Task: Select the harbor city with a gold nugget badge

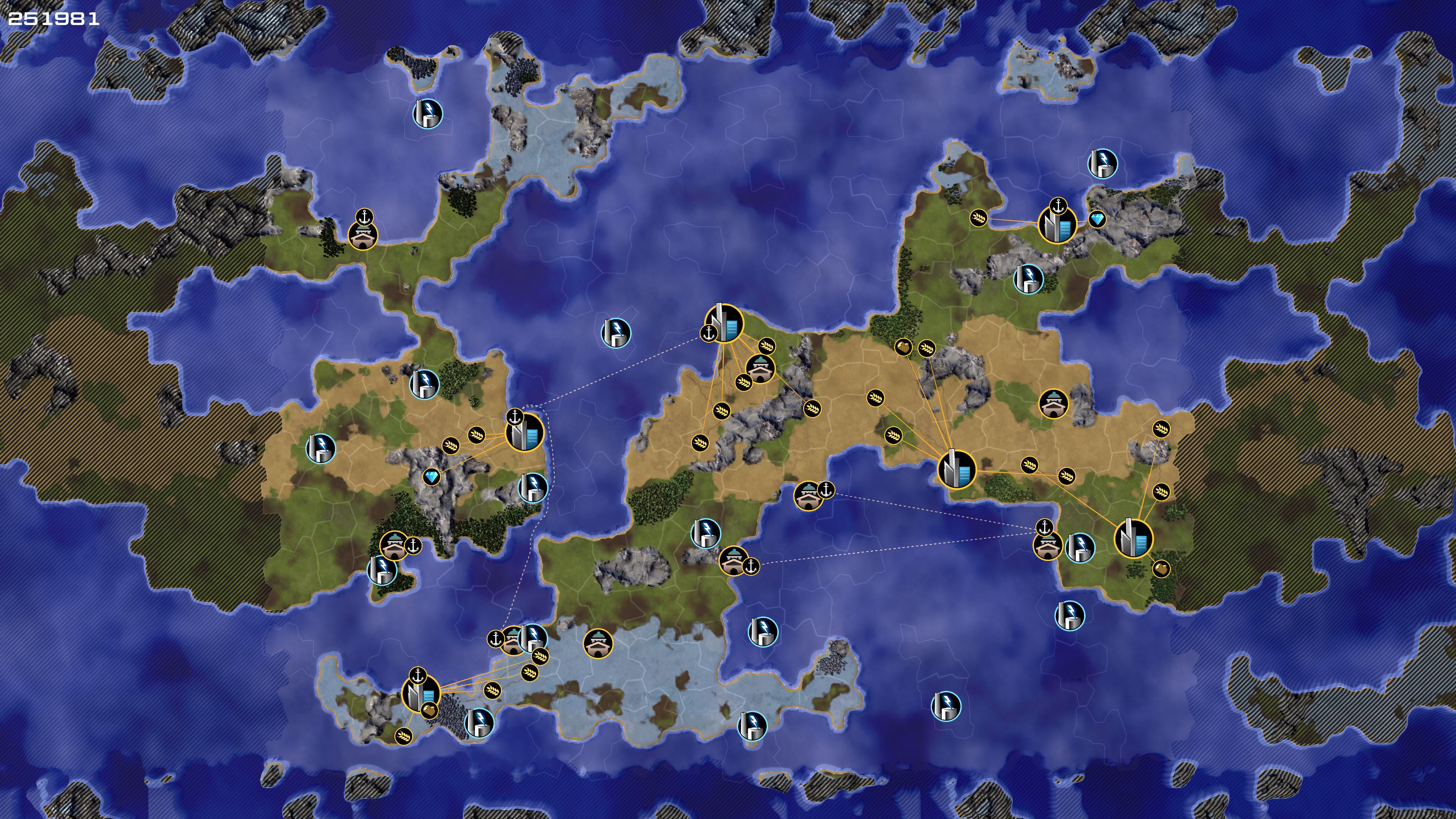Action: [421, 693]
